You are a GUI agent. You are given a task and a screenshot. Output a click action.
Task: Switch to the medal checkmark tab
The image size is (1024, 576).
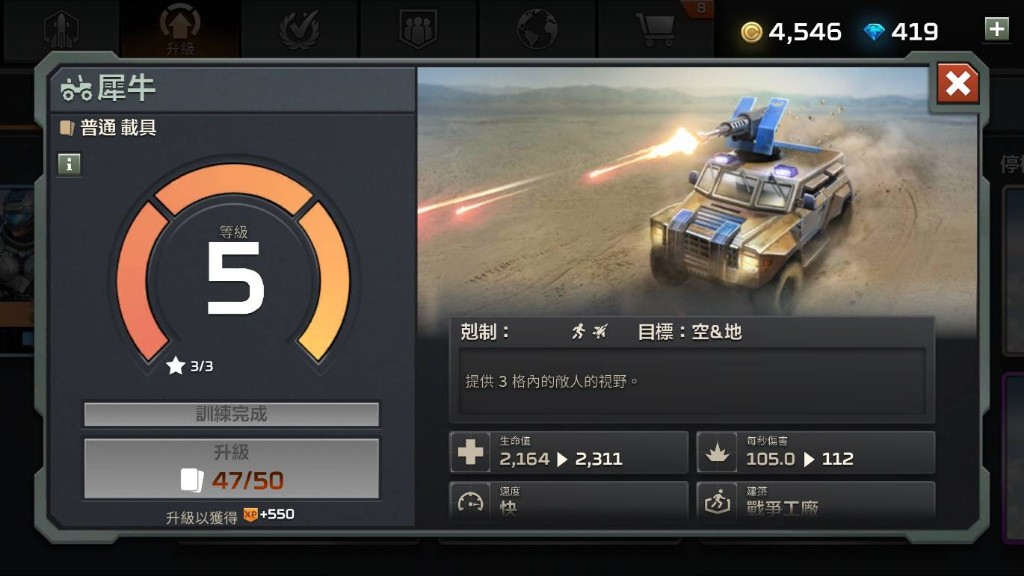299,29
